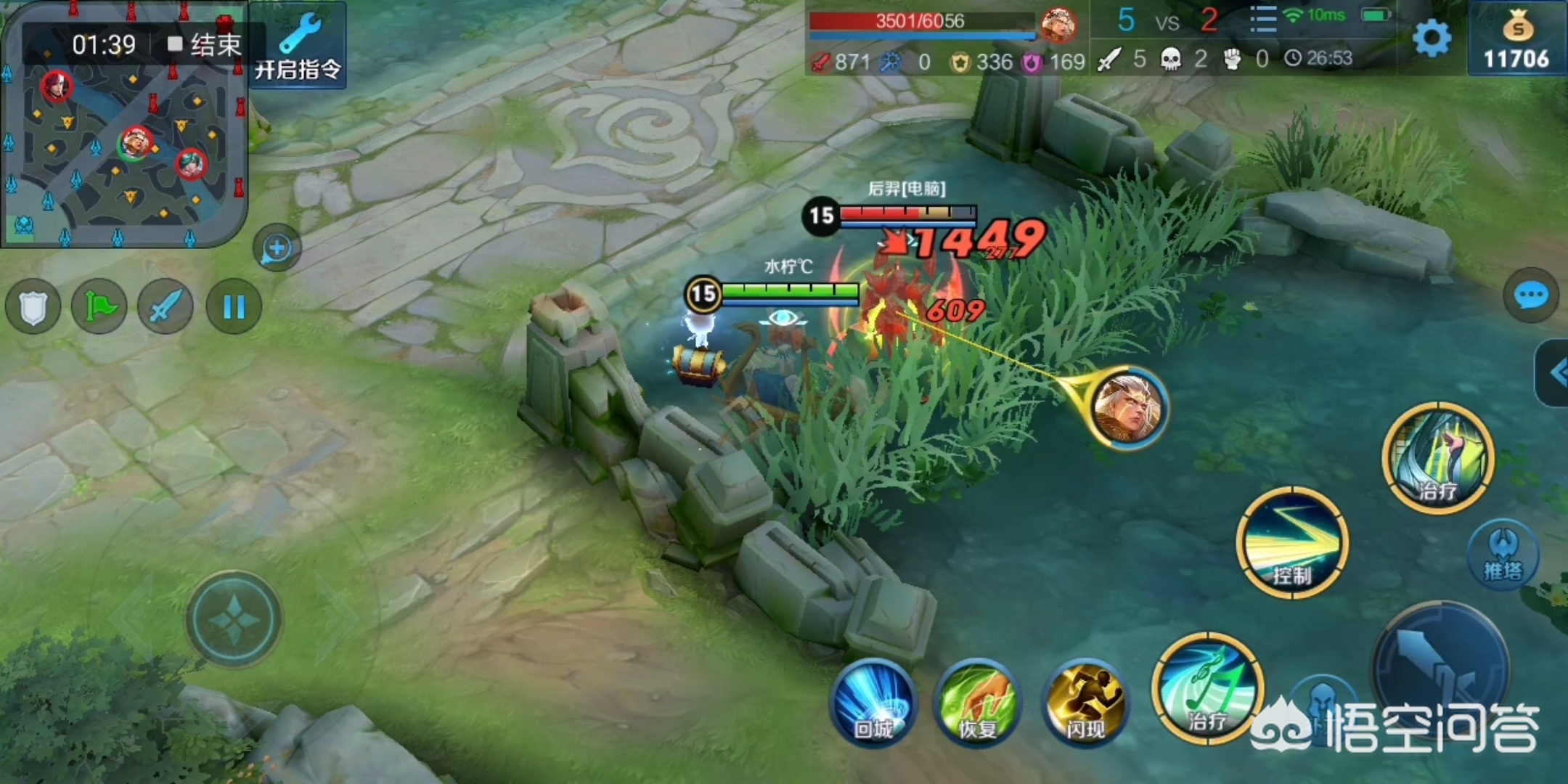
Task: Expand the right-edge arrow panel
Action: click(x=1553, y=373)
